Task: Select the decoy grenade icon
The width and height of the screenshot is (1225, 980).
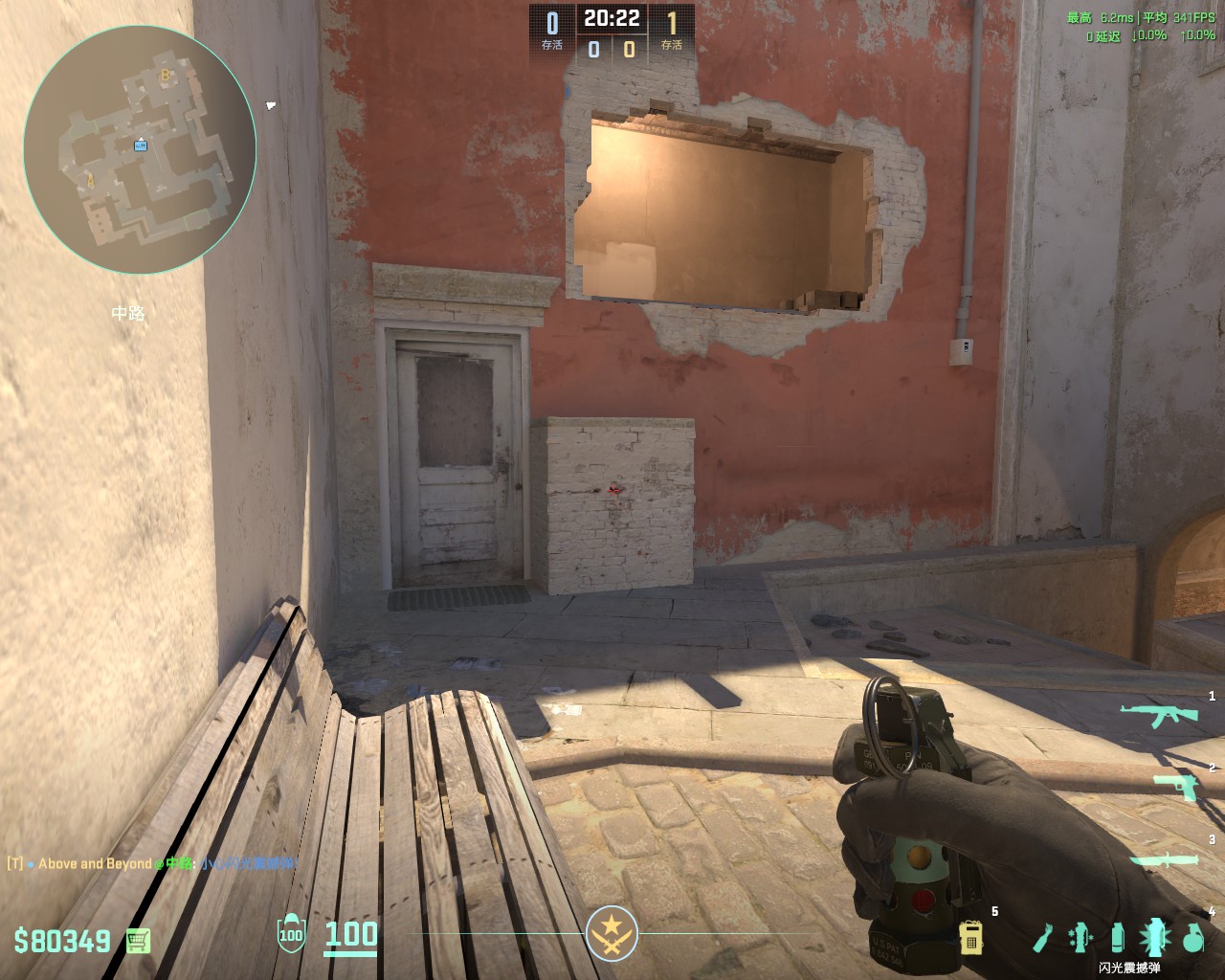Action: coord(1080,938)
